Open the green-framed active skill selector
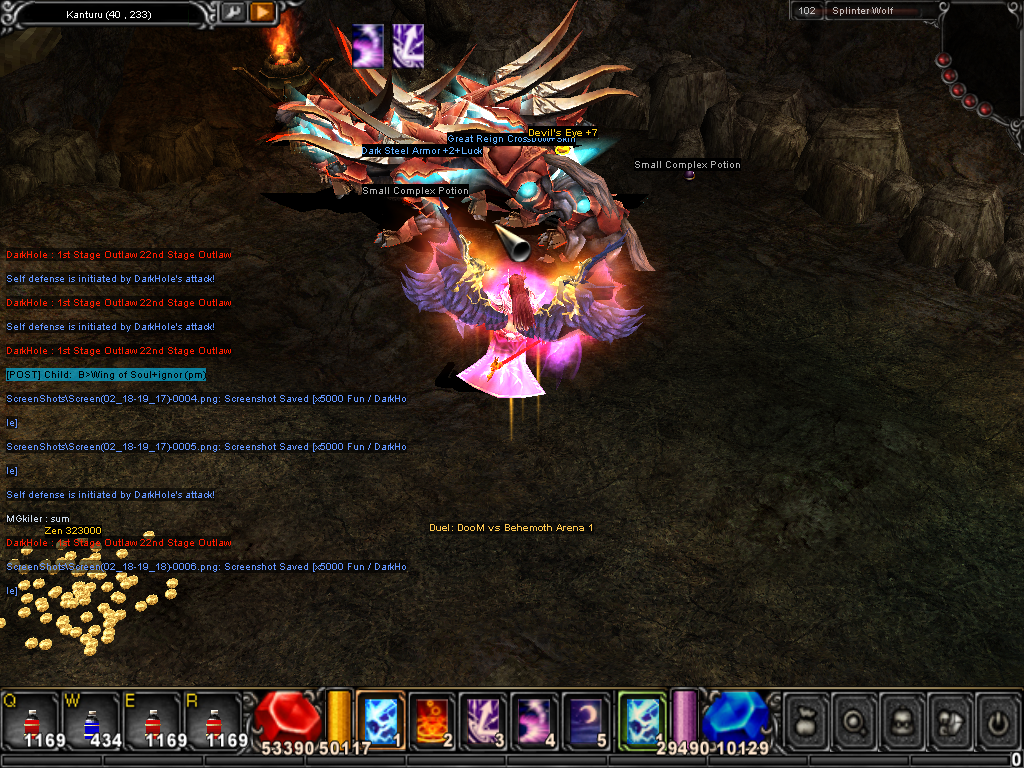Viewport: 1024px width, 768px height. 641,719
